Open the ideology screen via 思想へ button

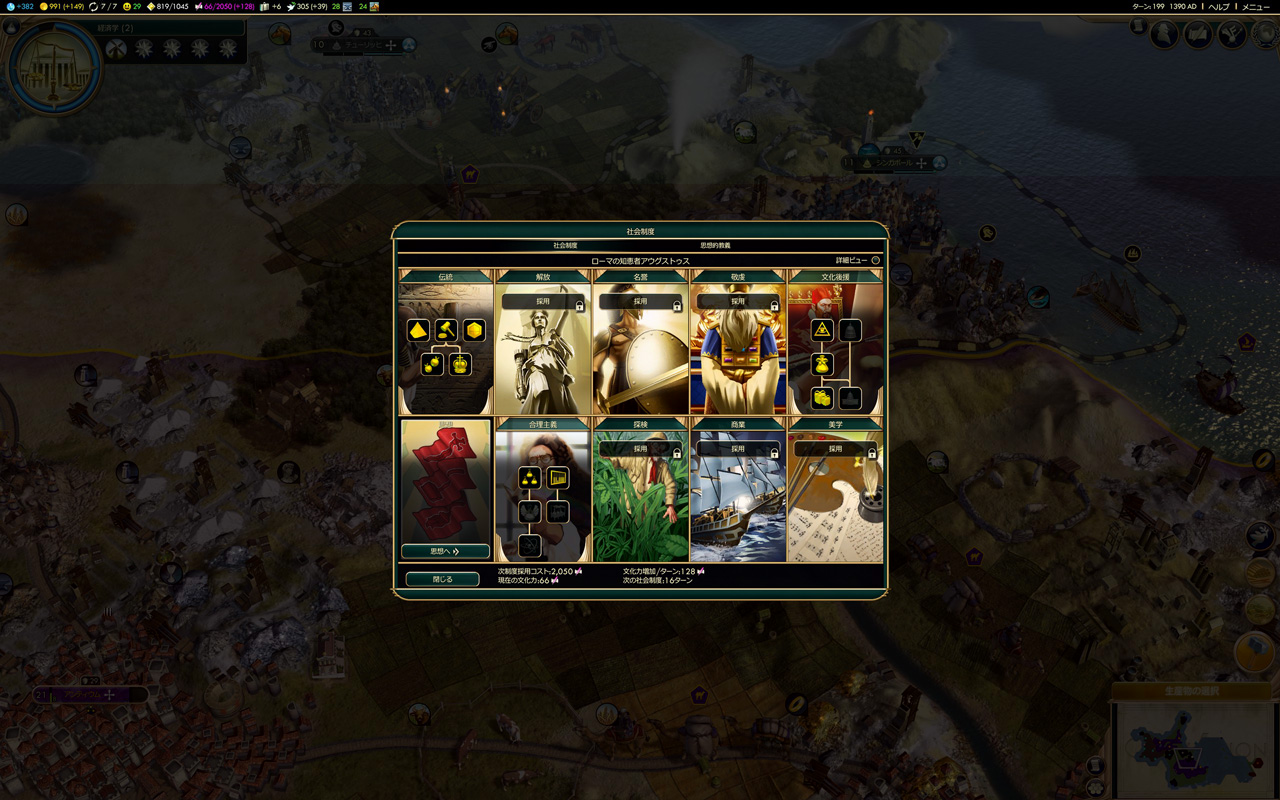click(445, 551)
